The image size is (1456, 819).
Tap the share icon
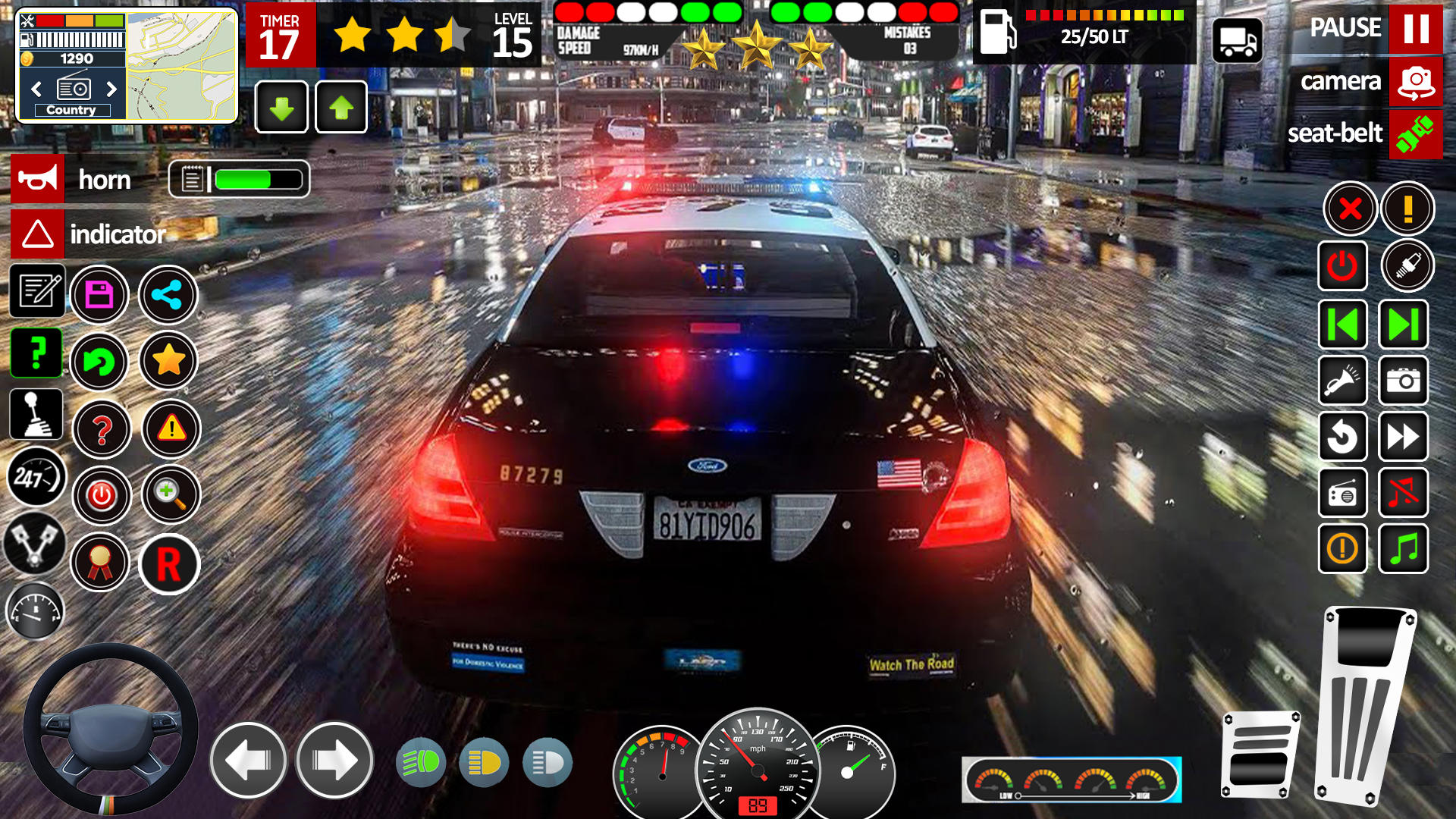pos(168,294)
